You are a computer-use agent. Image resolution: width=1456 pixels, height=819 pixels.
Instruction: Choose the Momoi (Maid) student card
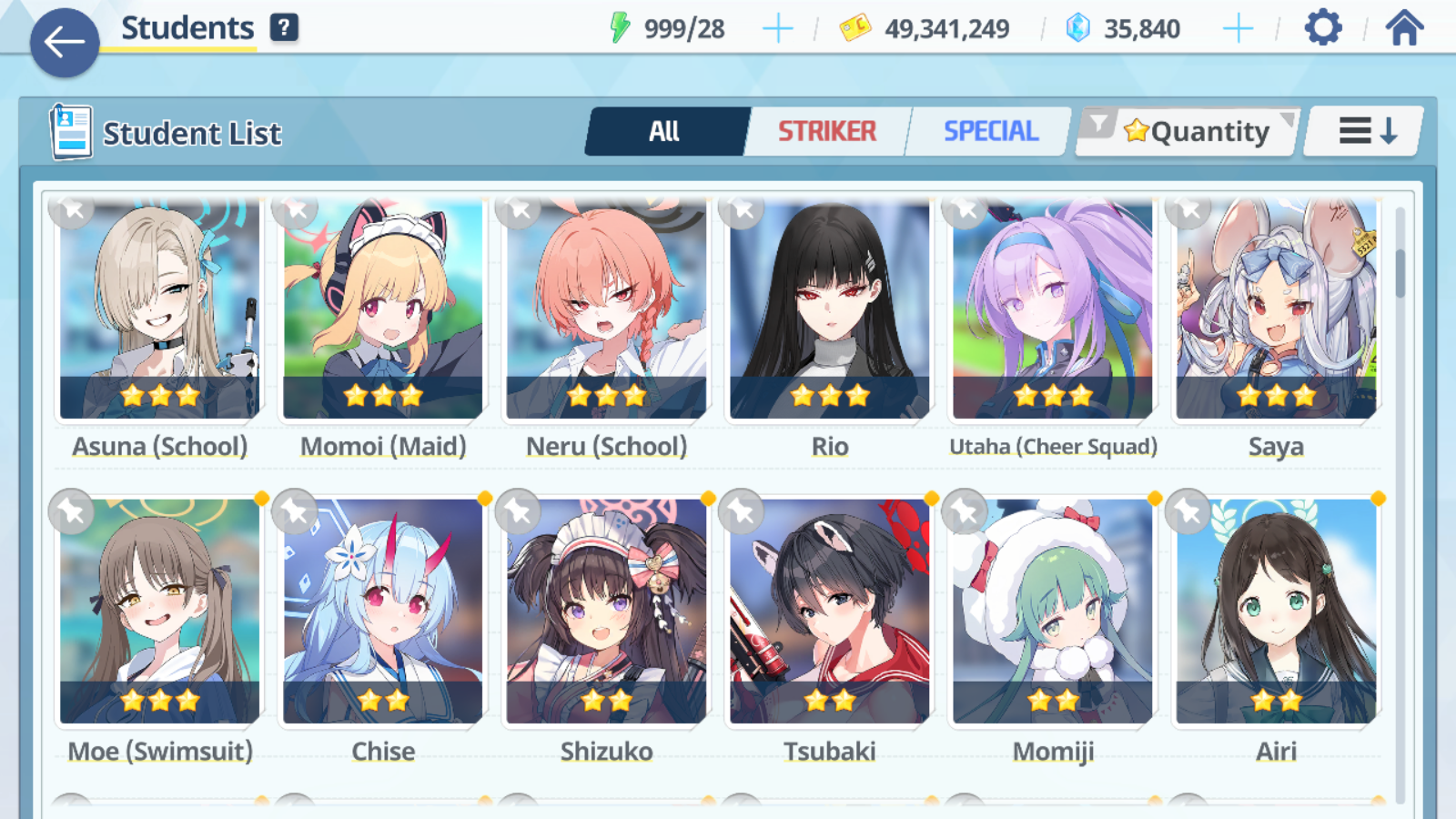point(383,309)
